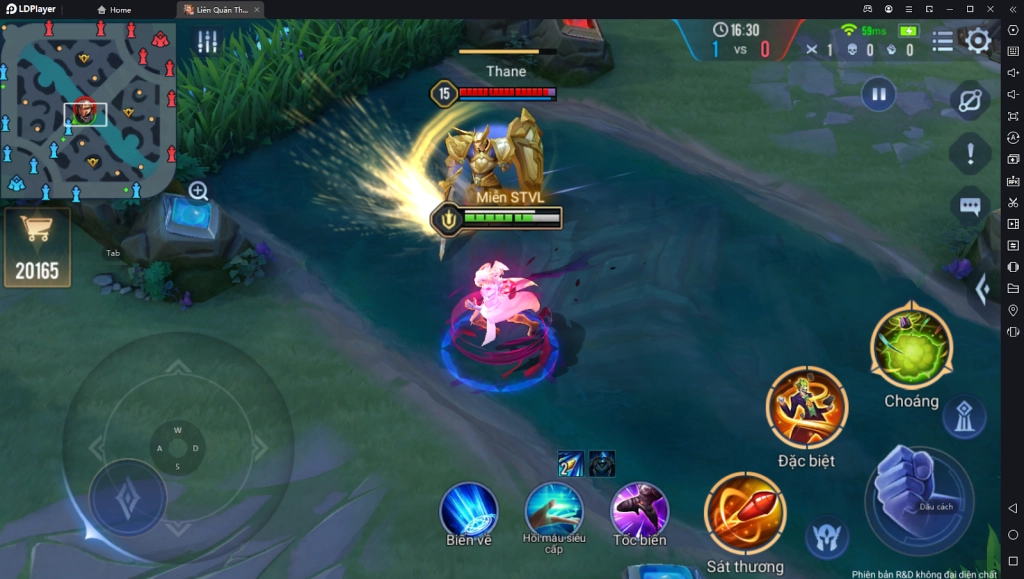
Task: Tap the minion target helmet button
Action: click(x=827, y=538)
